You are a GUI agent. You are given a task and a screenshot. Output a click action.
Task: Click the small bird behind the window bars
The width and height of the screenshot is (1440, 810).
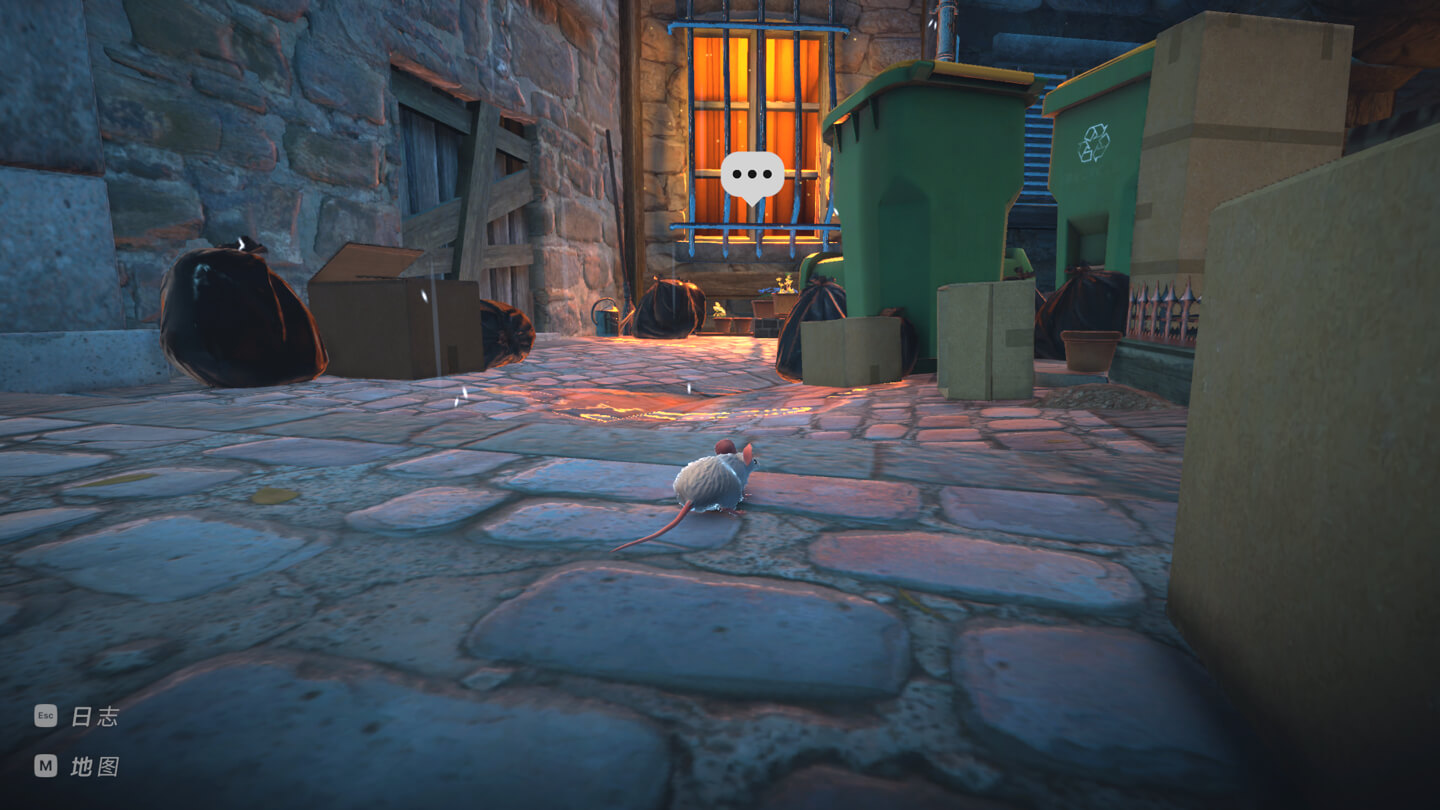point(718,308)
